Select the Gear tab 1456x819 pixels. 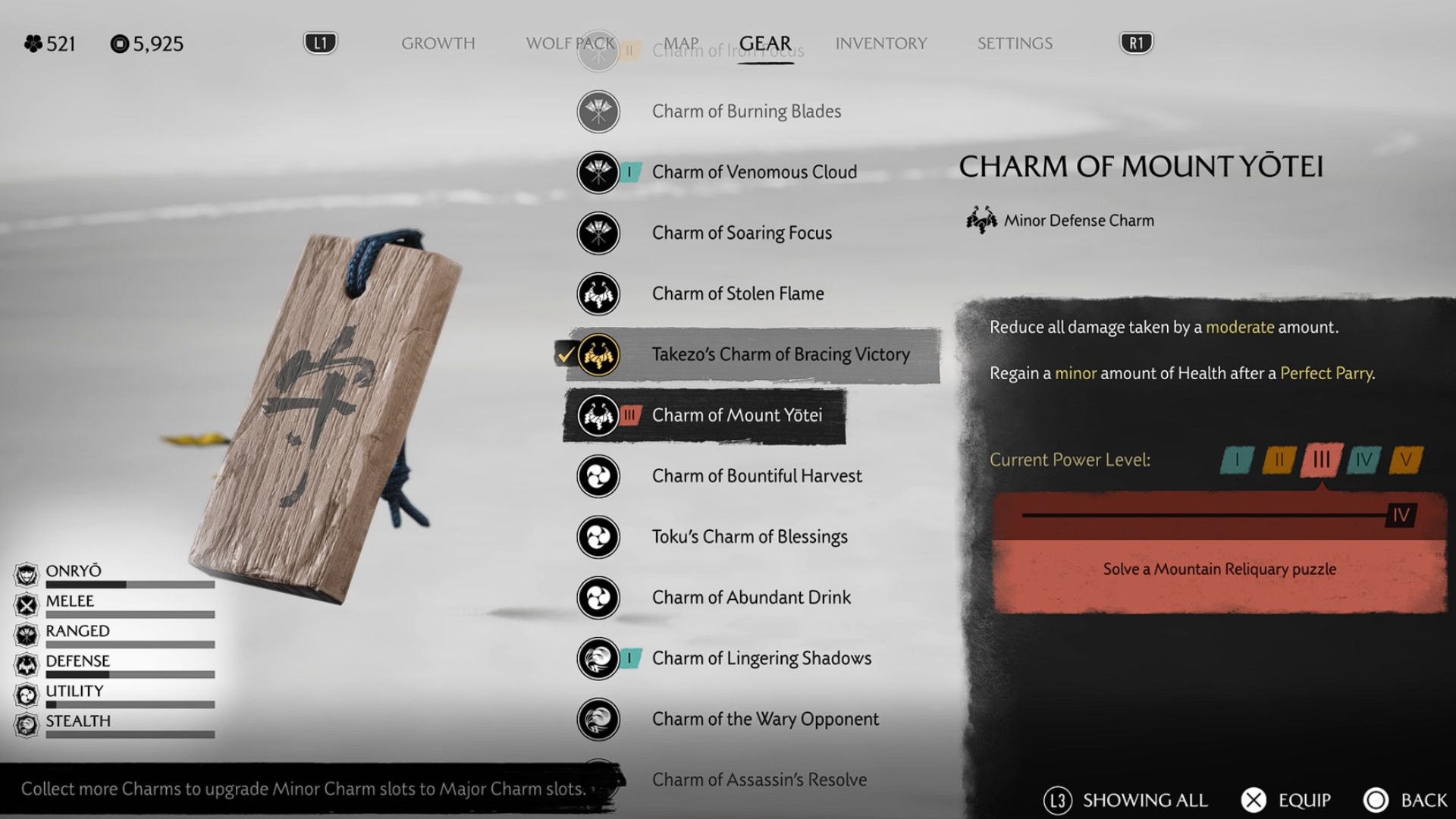(x=764, y=43)
